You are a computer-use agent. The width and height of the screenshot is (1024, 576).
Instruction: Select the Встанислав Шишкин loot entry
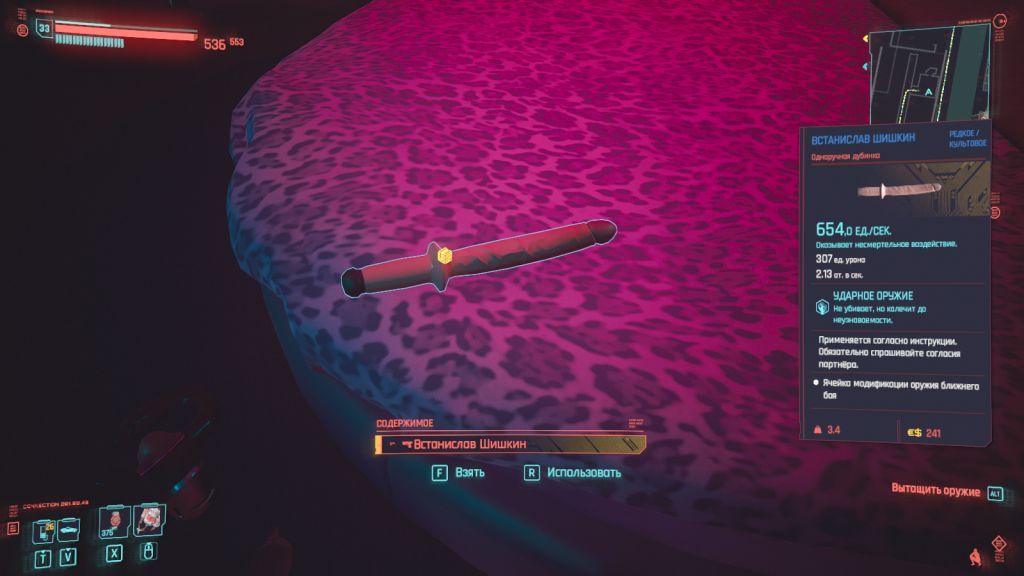click(510, 444)
